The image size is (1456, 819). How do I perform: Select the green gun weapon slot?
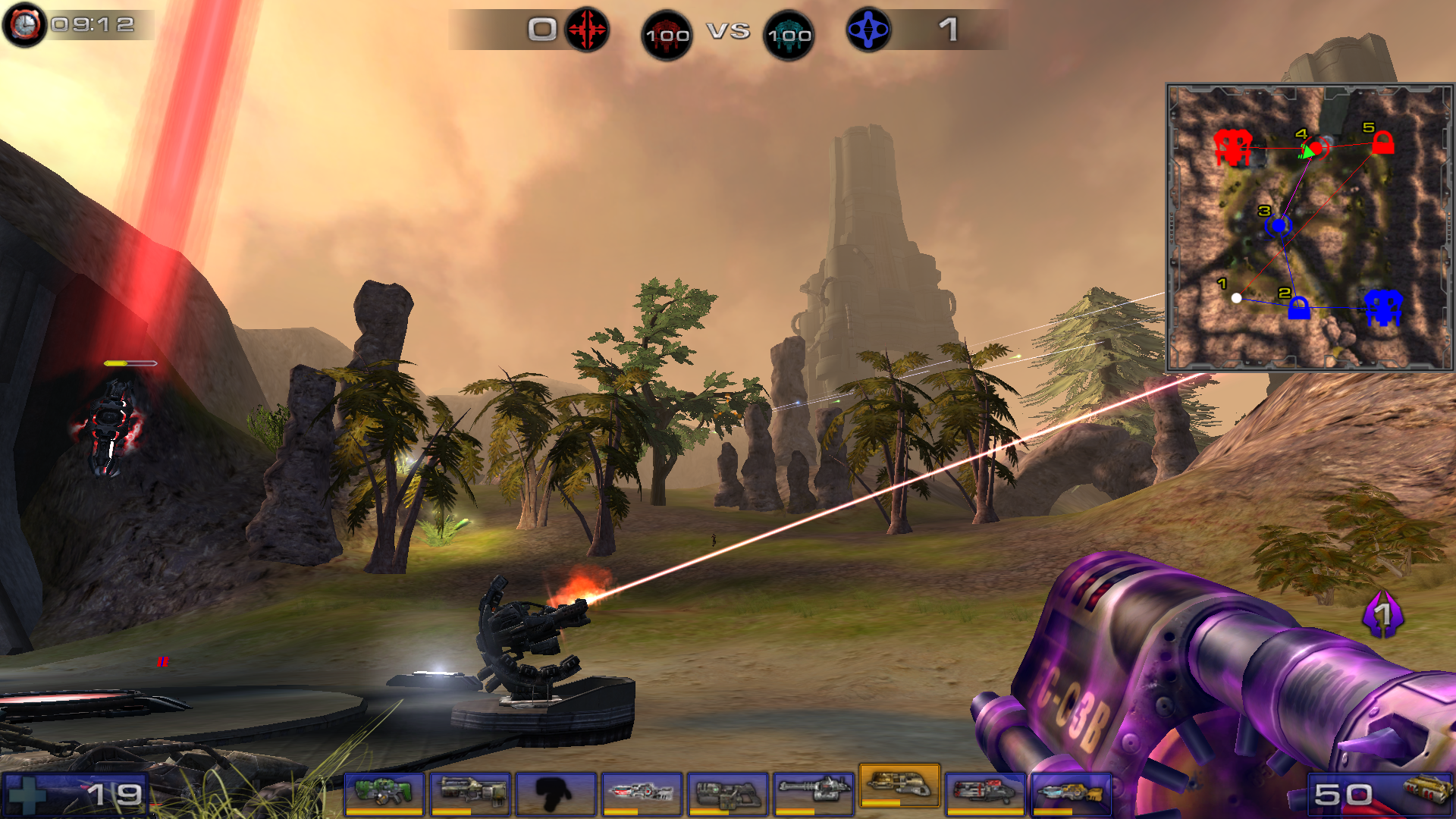point(384,792)
